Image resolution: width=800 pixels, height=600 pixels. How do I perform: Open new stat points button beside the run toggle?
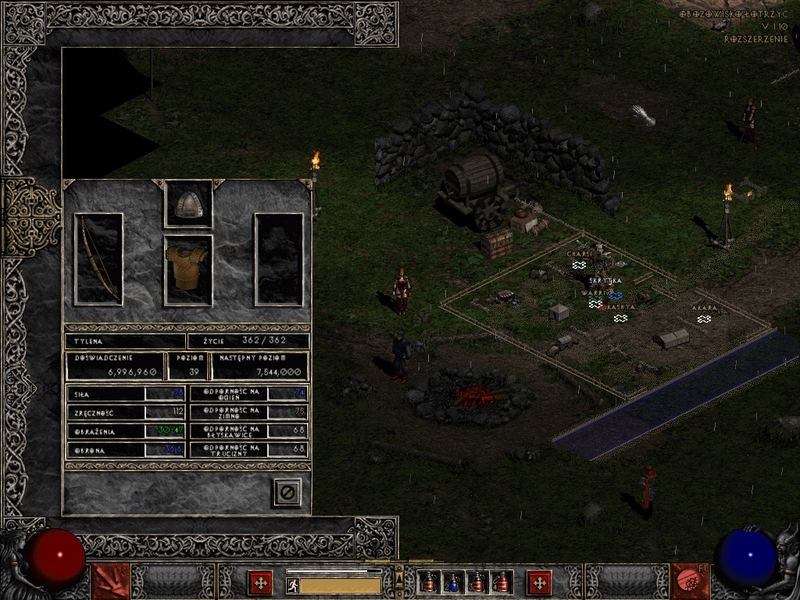click(261, 582)
